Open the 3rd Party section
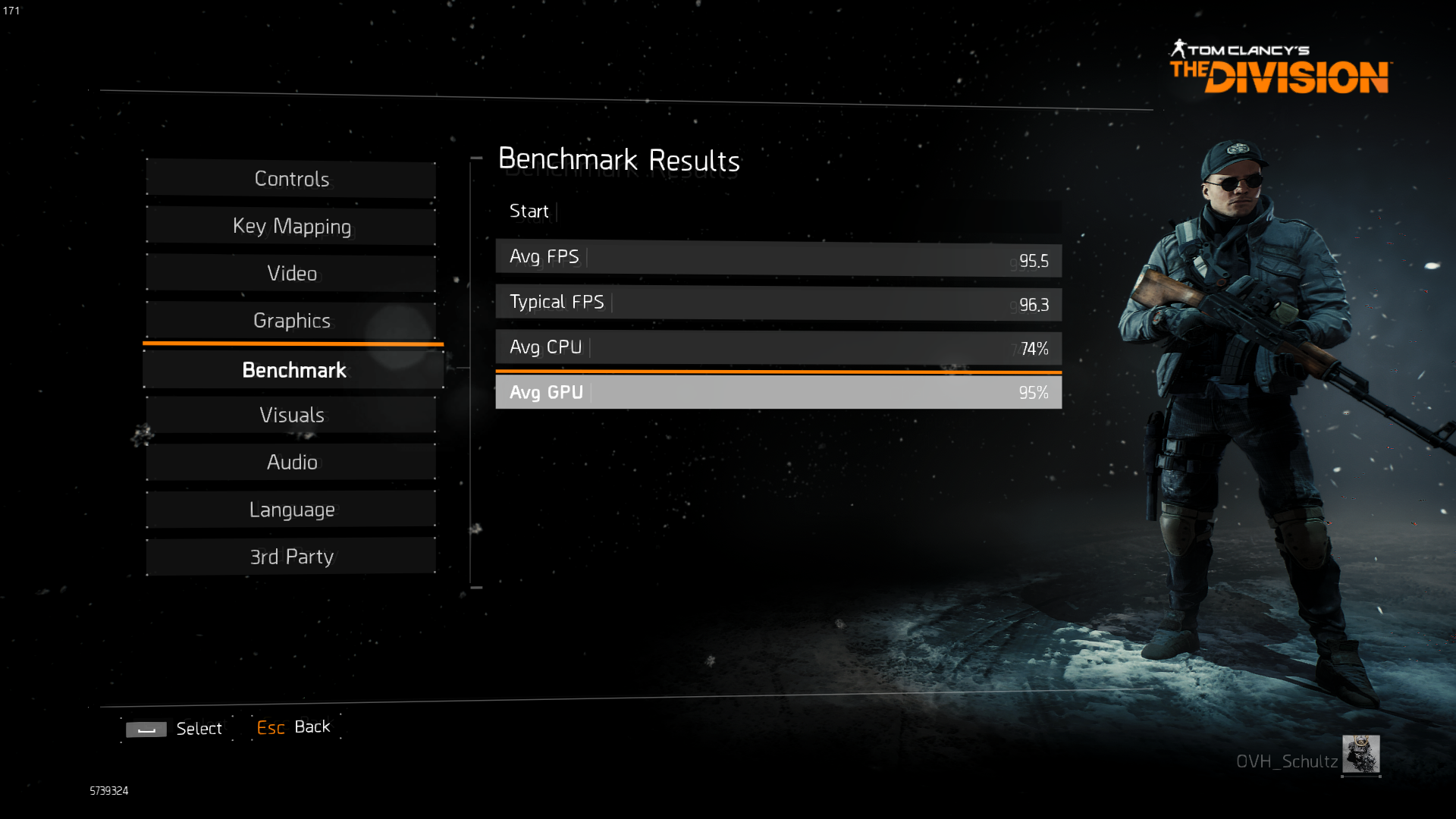Screen dimensions: 1456x819 (x=291, y=557)
